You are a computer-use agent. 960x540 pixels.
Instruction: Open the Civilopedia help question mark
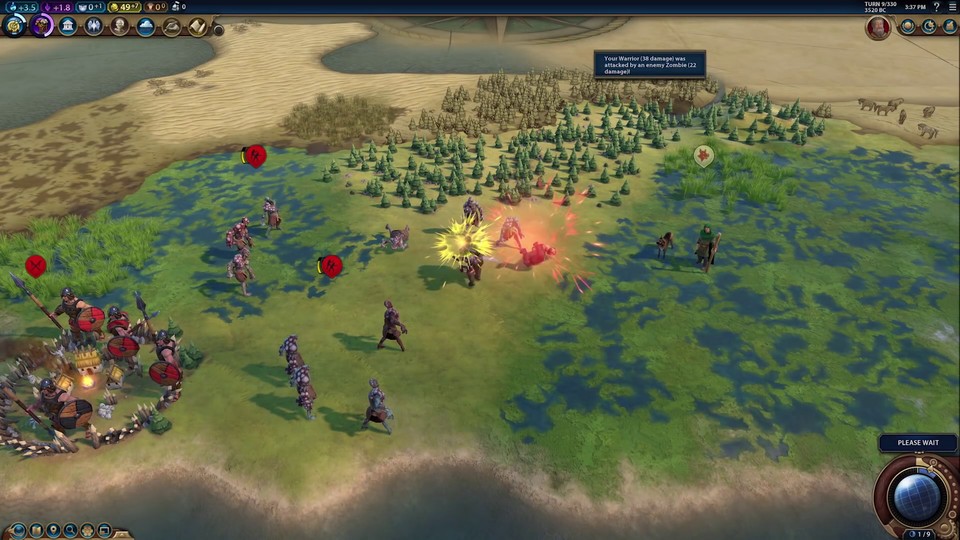coord(937,6)
